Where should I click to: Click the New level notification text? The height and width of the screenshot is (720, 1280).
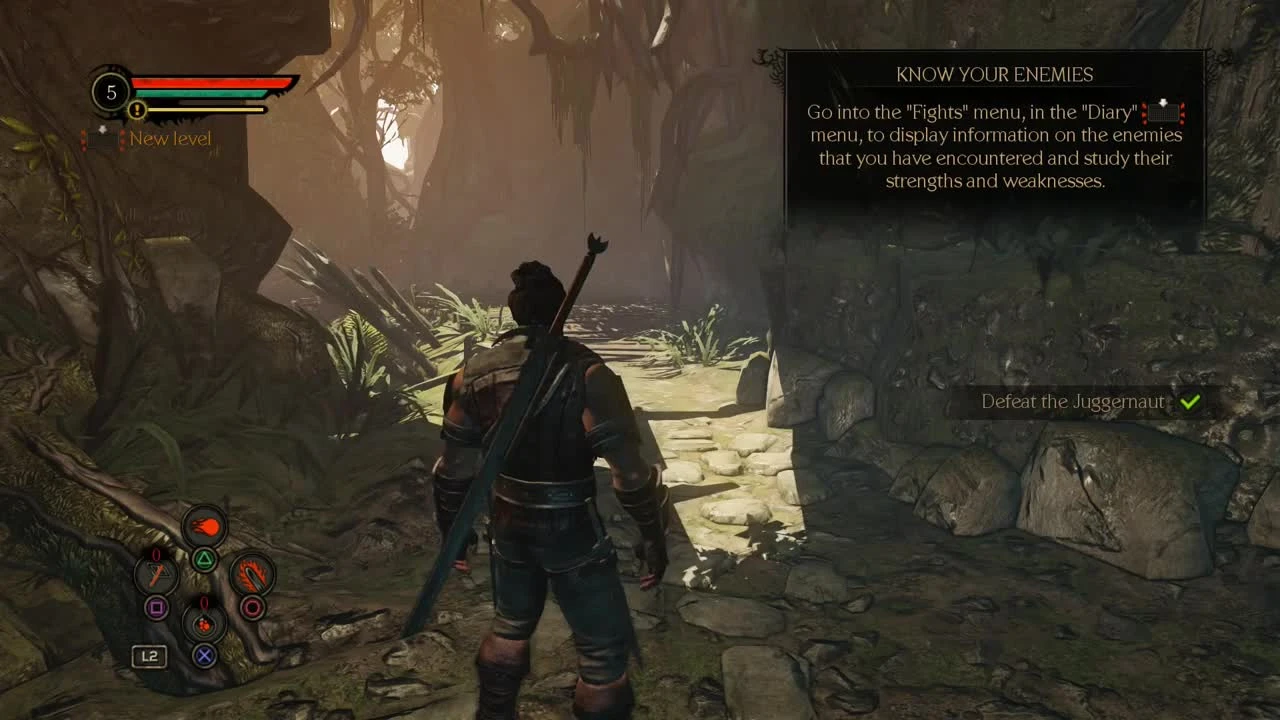[170, 139]
